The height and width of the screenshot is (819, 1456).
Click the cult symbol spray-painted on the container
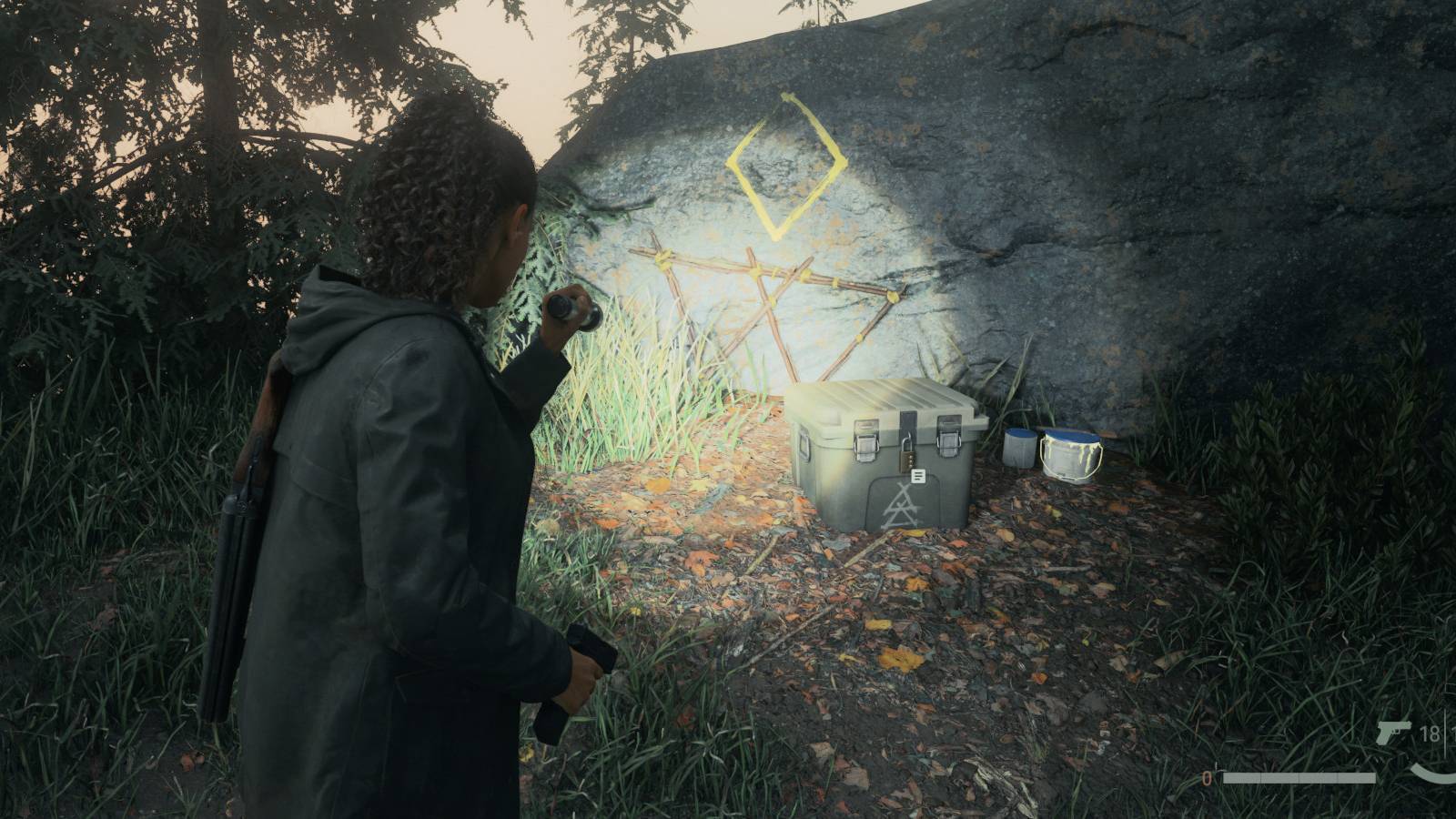(x=900, y=506)
